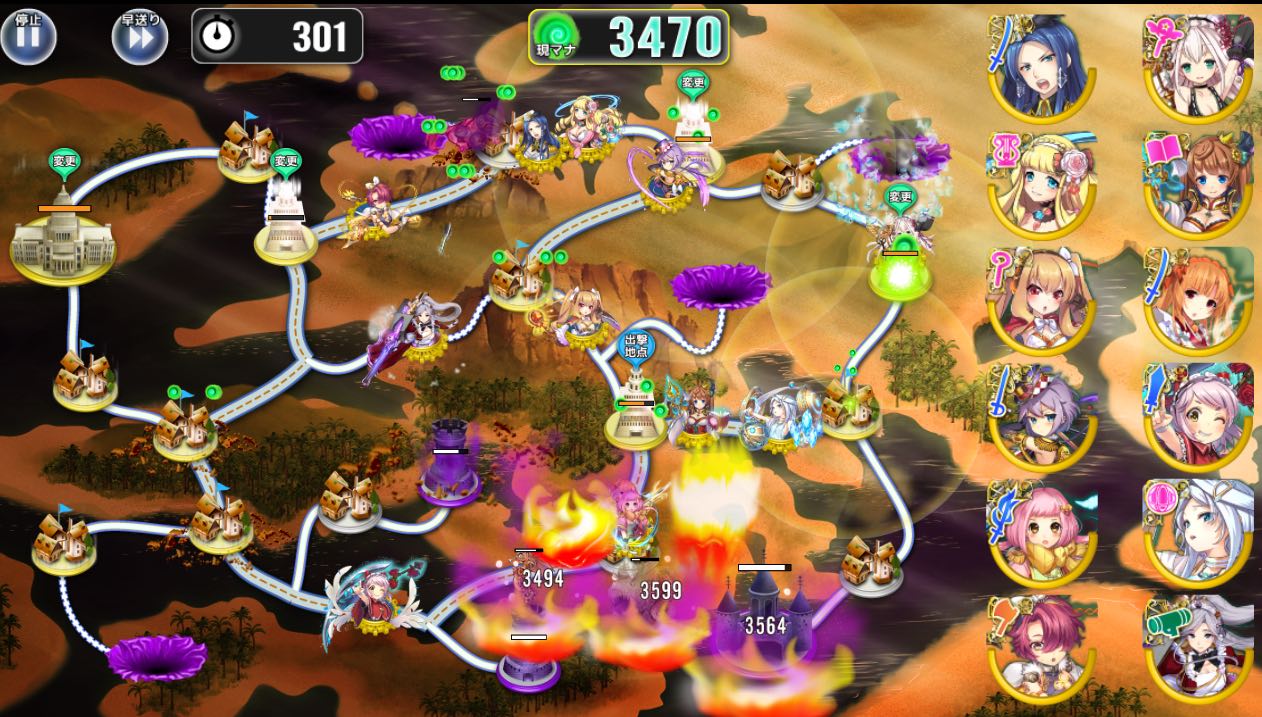The height and width of the screenshot is (717, 1262).
Task: Click the 変更 marker above the glowing green base
Action: click(900, 197)
